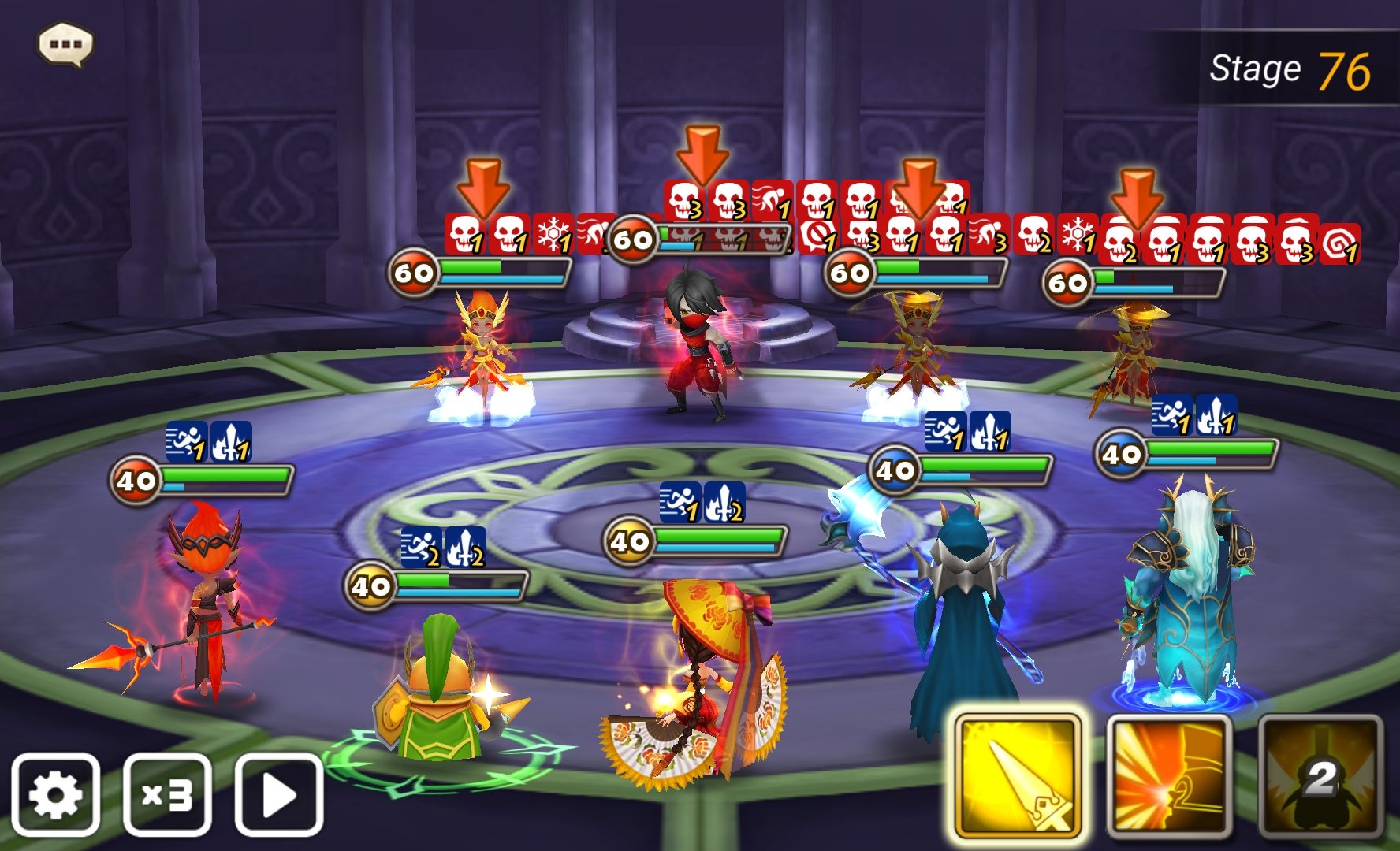Open the chat speech bubble

[x=65, y=44]
